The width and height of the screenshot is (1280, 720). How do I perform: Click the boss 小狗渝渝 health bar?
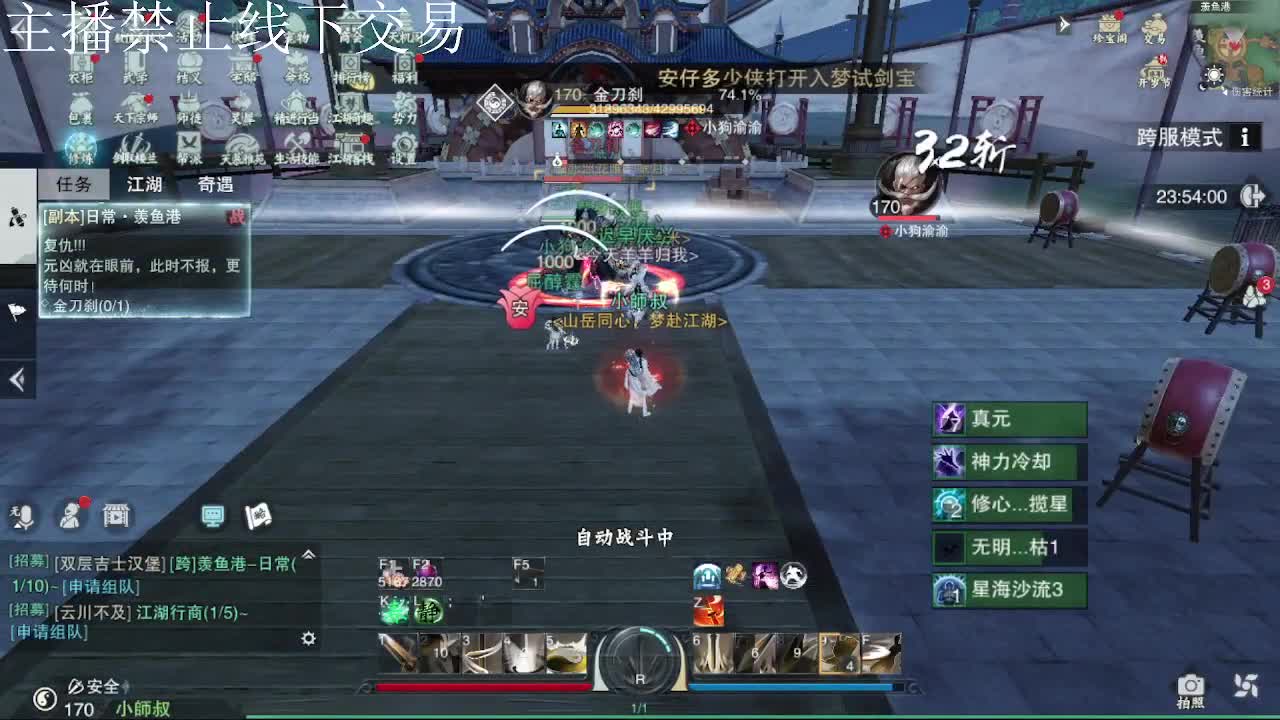(x=909, y=217)
